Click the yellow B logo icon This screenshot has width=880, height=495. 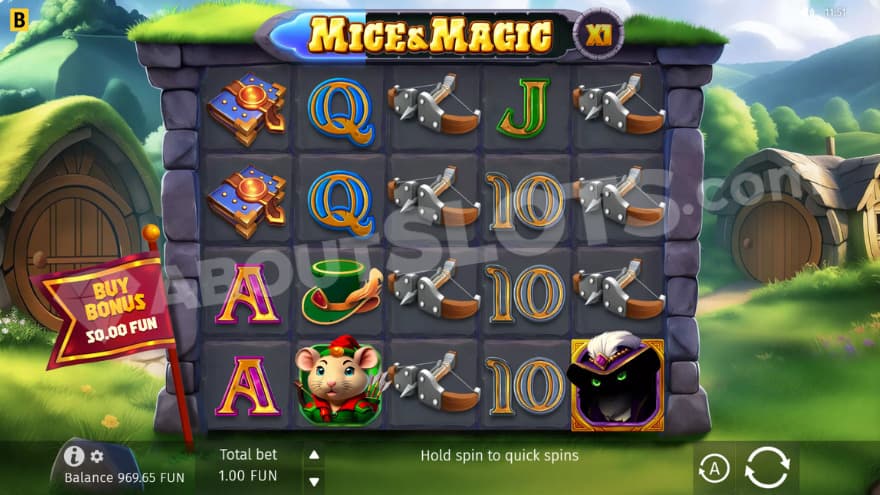click(x=18, y=19)
